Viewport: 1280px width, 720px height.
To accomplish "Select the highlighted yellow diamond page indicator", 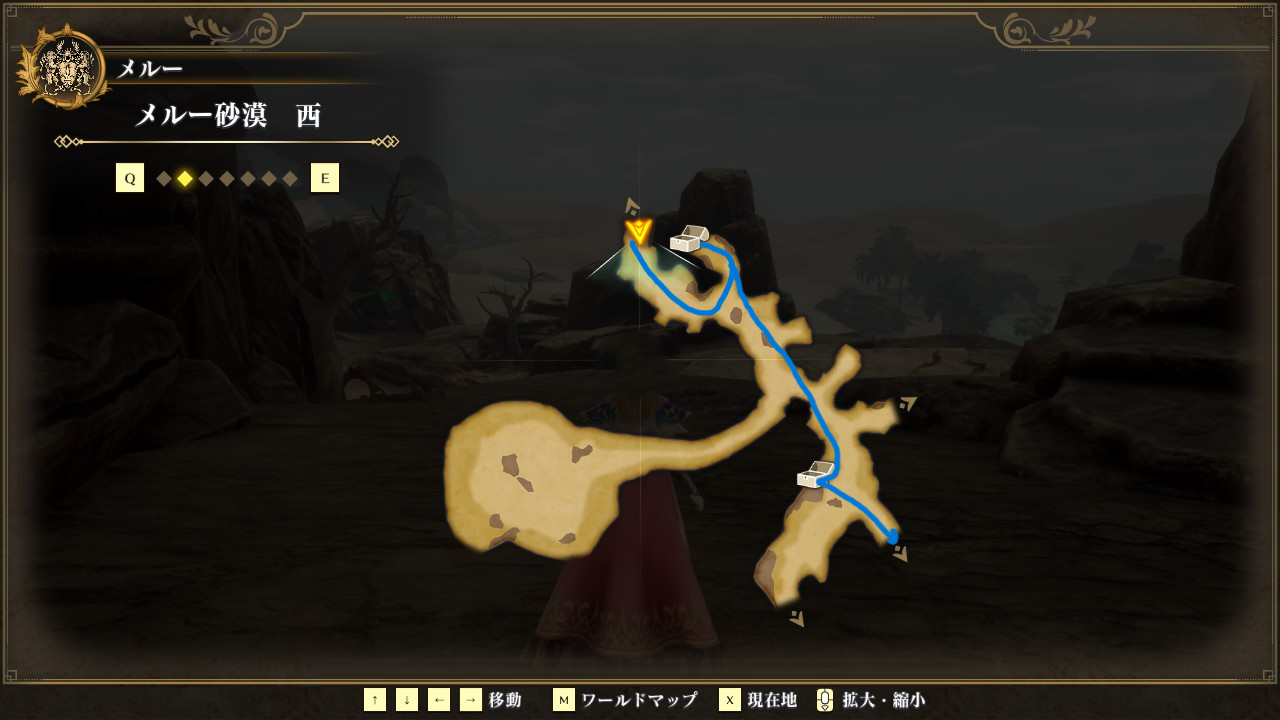I will [x=185, y=179].
